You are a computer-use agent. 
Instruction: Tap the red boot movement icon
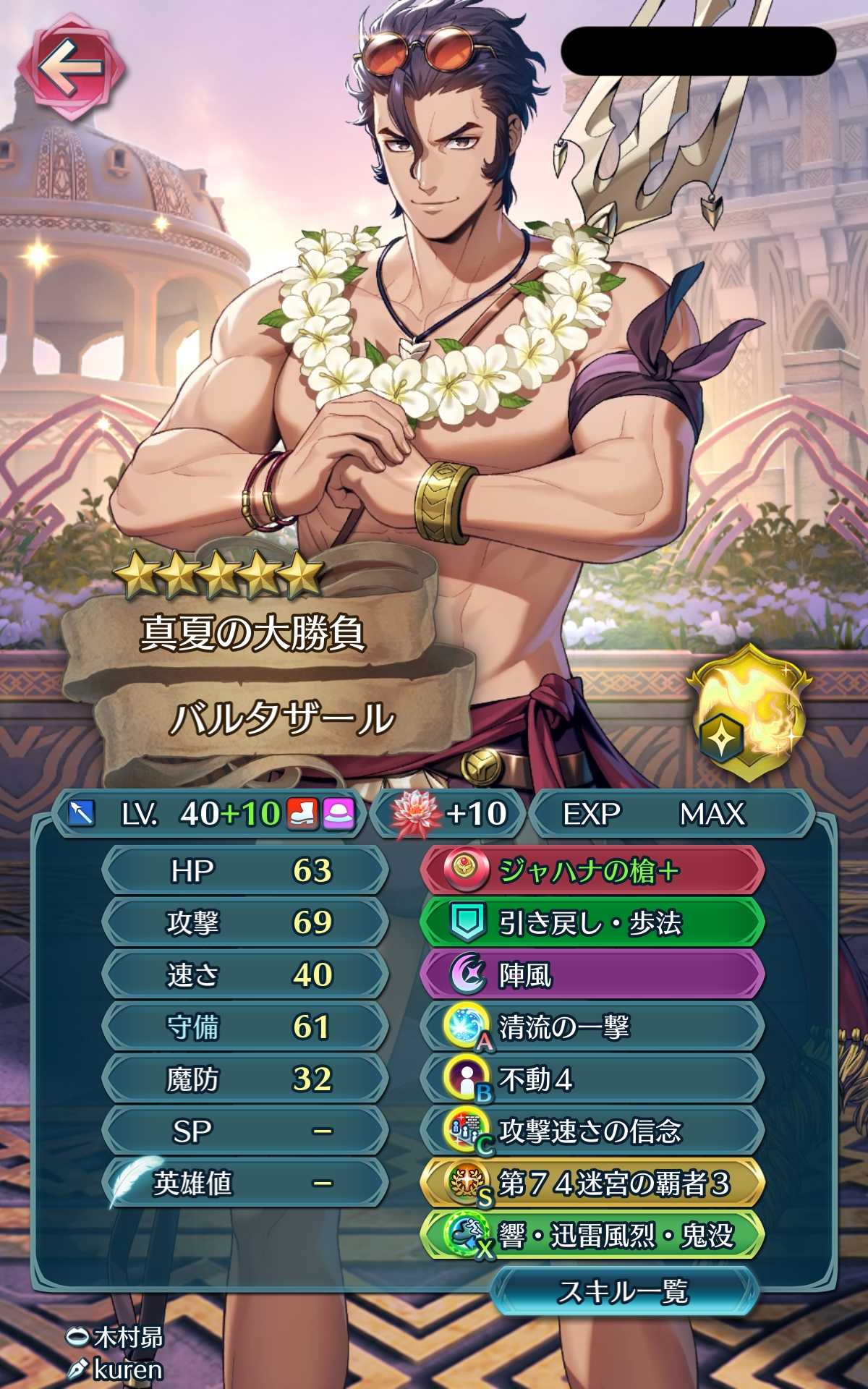302,814
